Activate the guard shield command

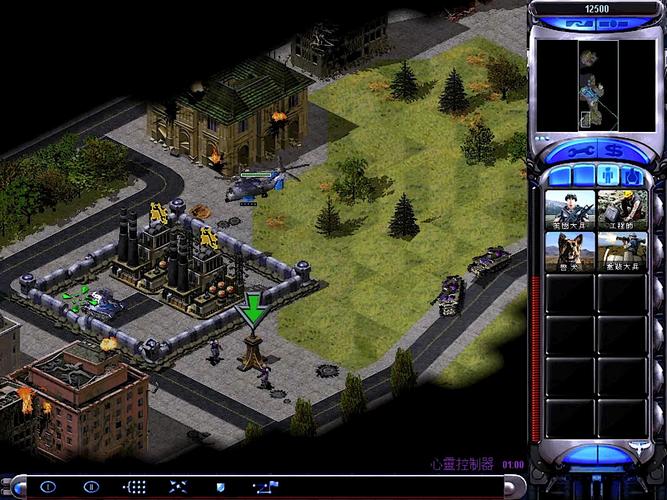click(x=220, y=487)
